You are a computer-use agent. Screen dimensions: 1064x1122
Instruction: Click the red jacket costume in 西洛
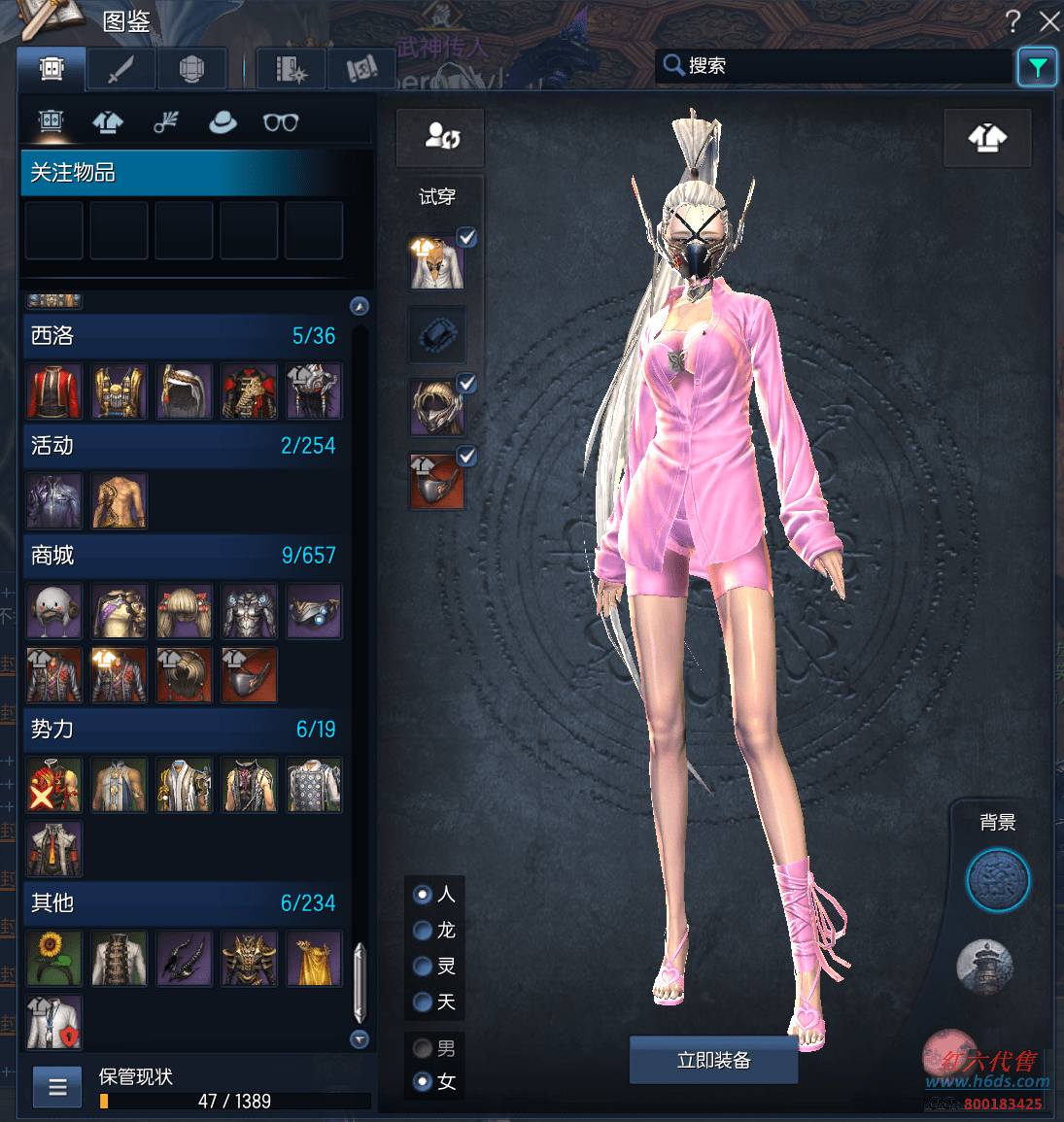(53, 391)
